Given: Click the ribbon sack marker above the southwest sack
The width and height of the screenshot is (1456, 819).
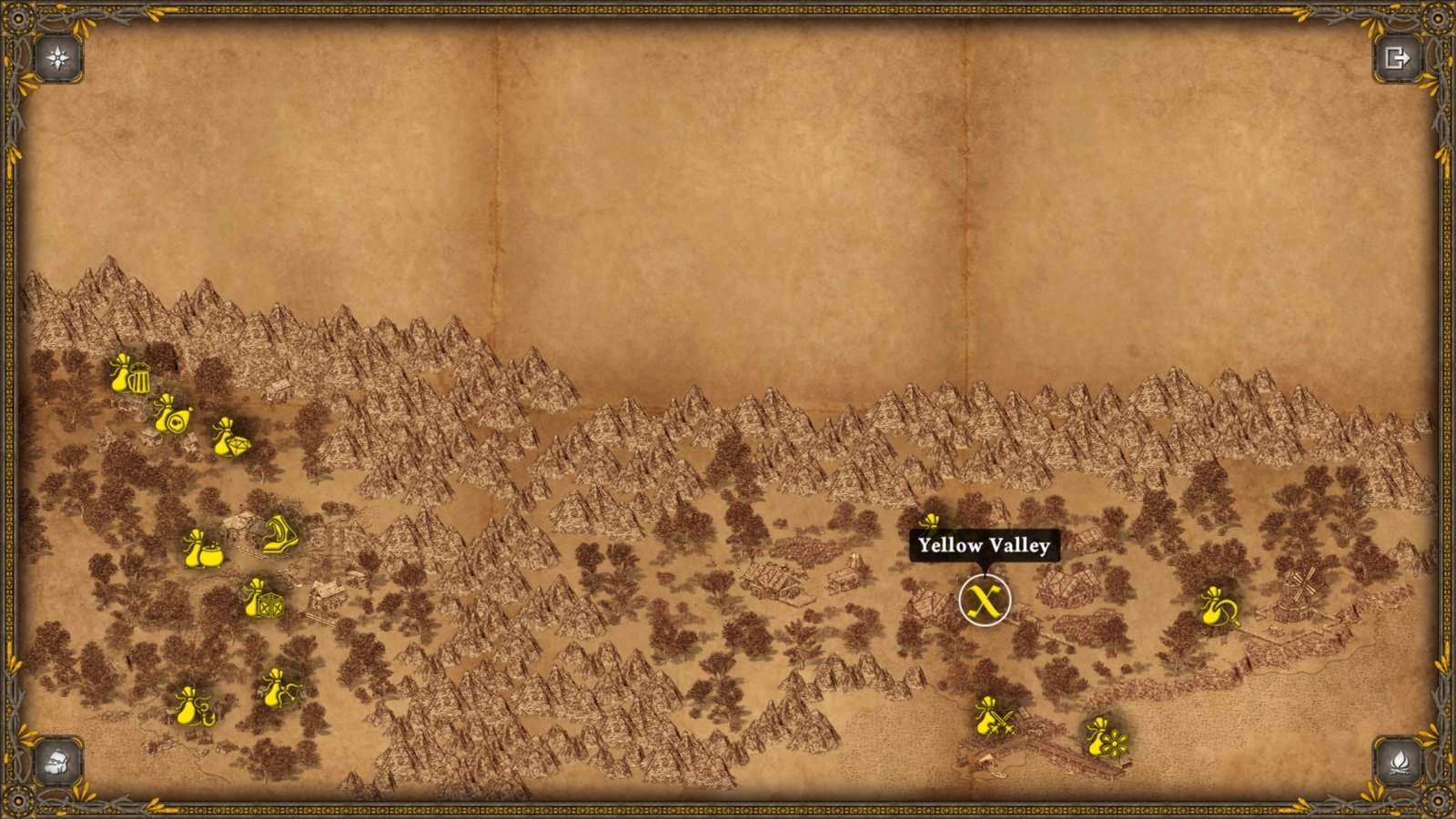Looking at the screenshot, I should (278, 687).
